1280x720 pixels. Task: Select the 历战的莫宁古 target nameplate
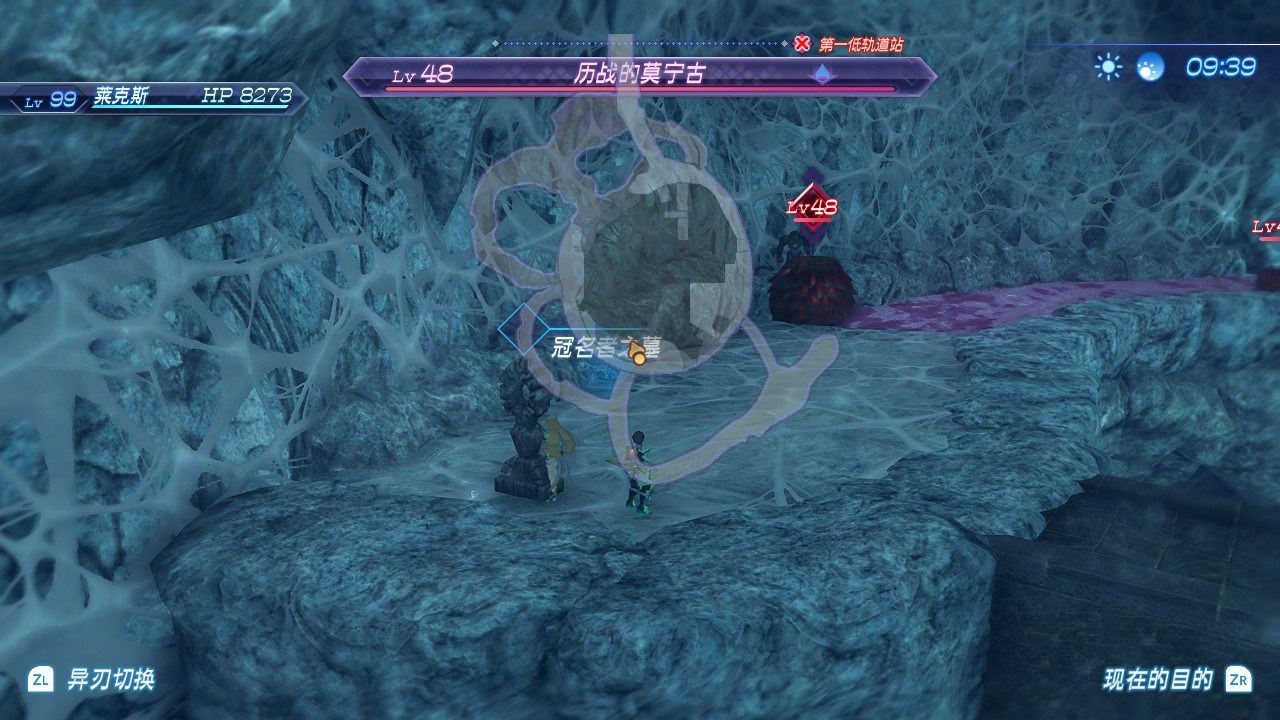(x=640, y=75)
